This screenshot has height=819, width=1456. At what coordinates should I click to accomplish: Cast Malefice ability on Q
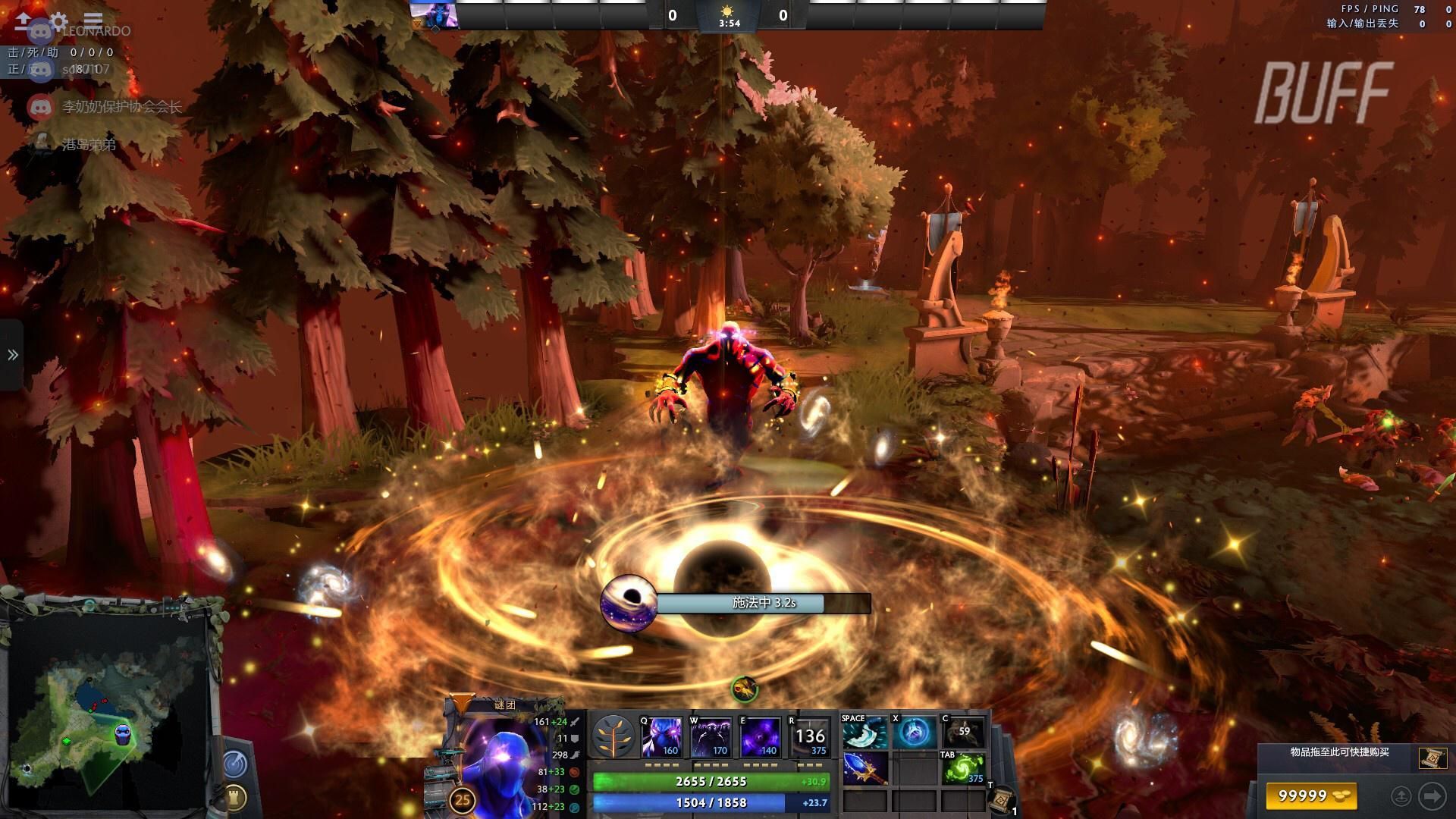[661, 737]
